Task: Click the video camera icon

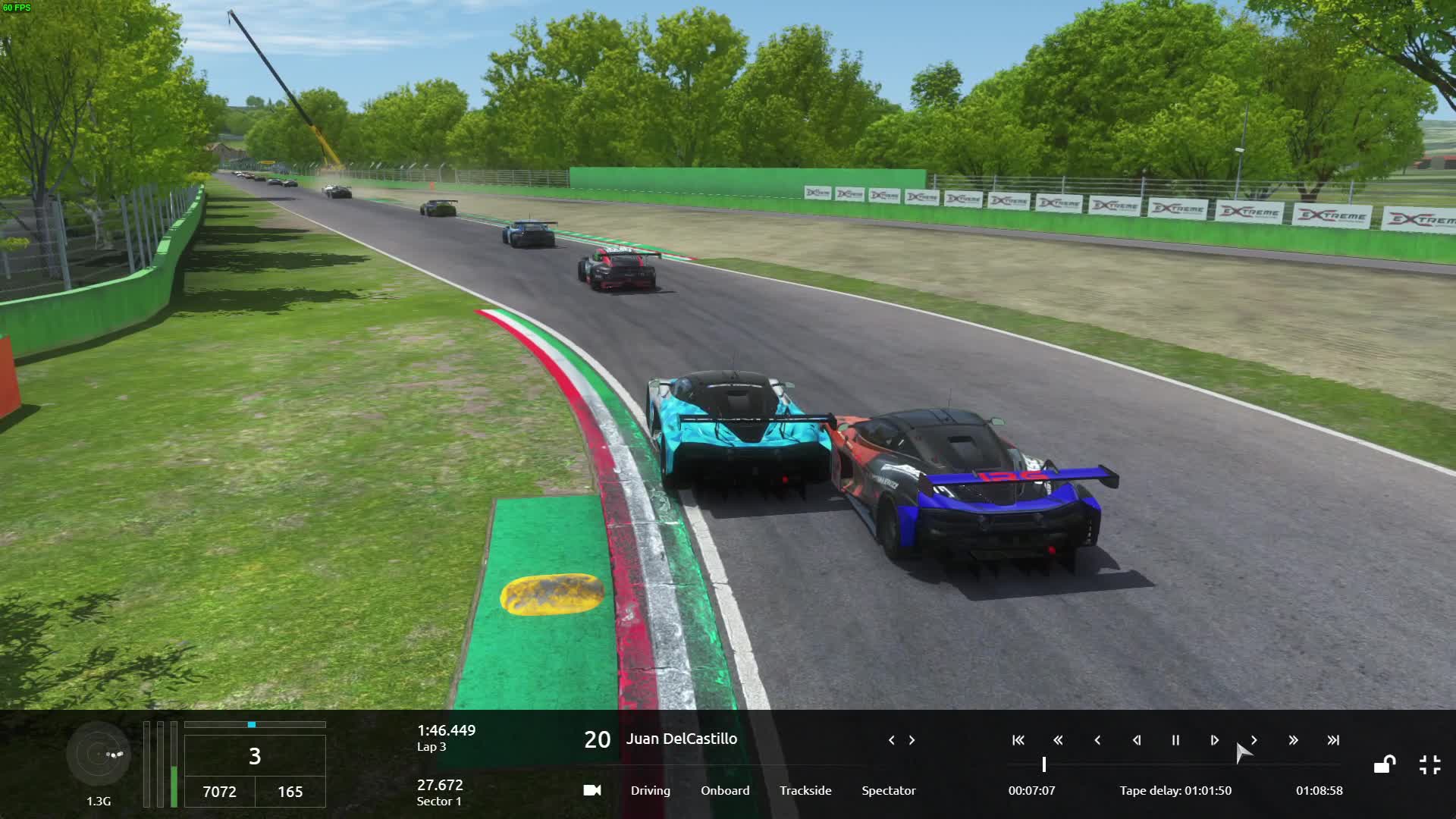Action: 592,790
